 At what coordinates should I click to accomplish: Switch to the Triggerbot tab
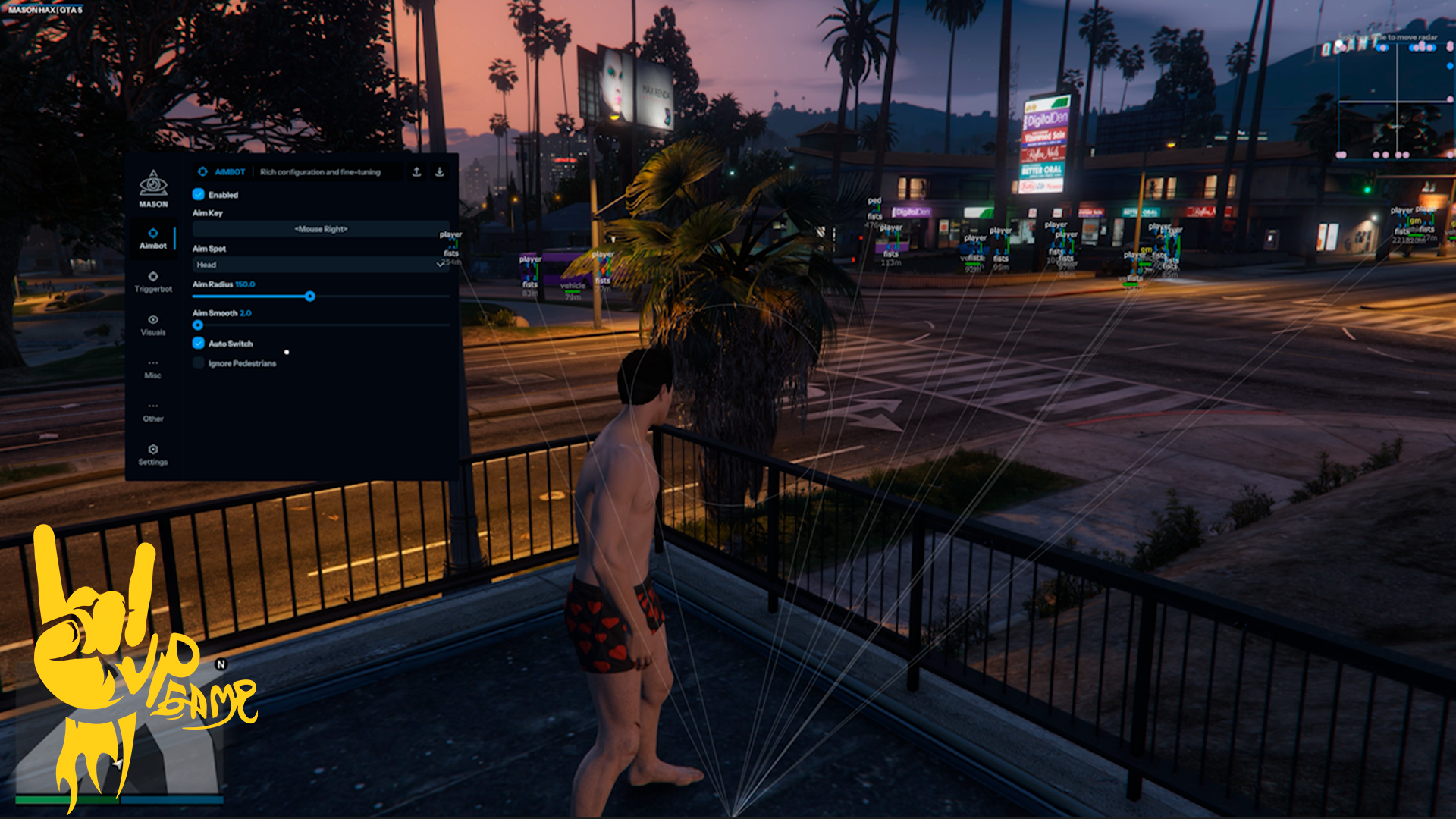pyautogui.click(x=153, y=281)
